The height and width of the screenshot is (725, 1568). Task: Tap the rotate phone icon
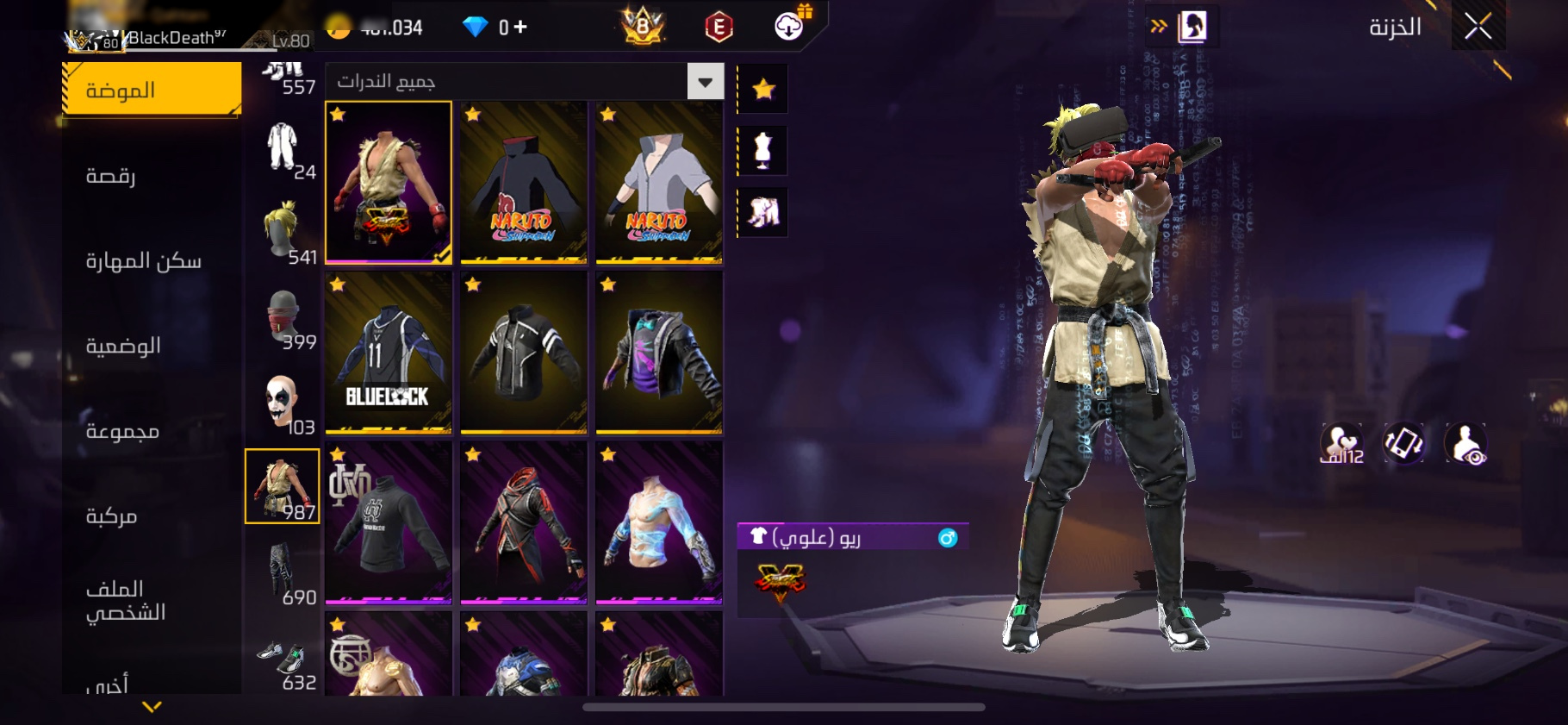pyautogui.click(x=1403, y=443)
